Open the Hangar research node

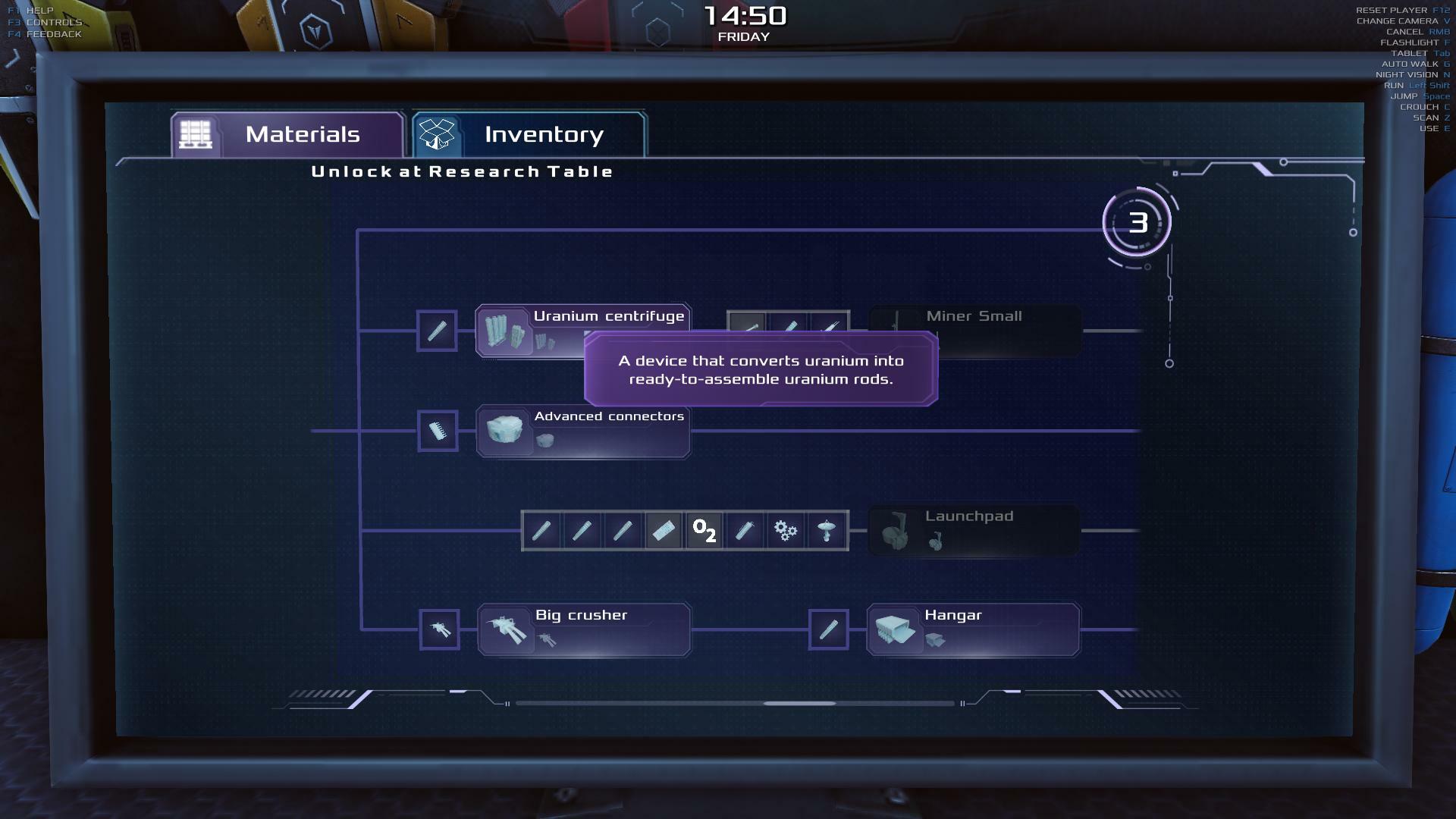973,629
